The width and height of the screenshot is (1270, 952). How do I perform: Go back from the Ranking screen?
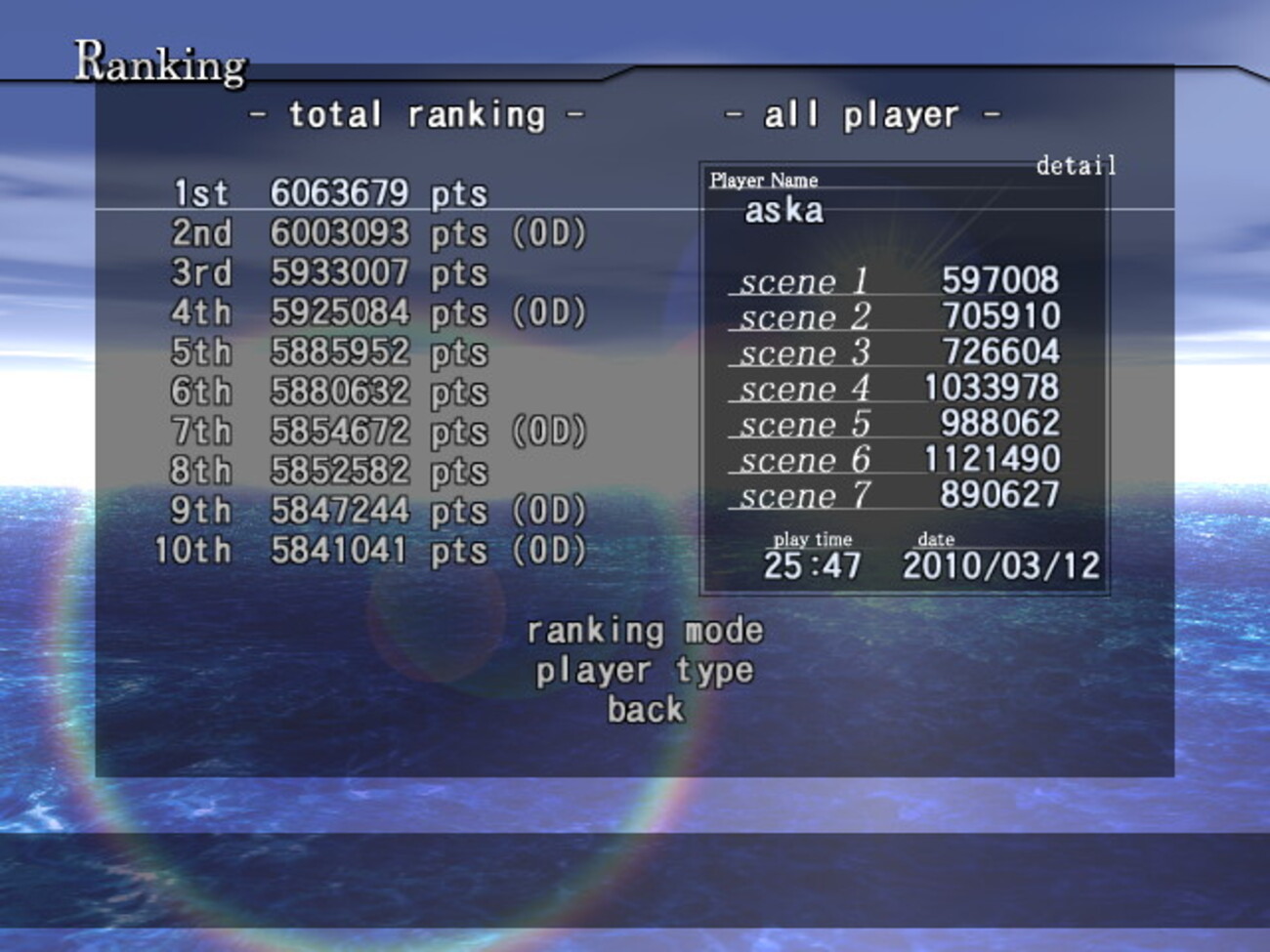point(645,710)
